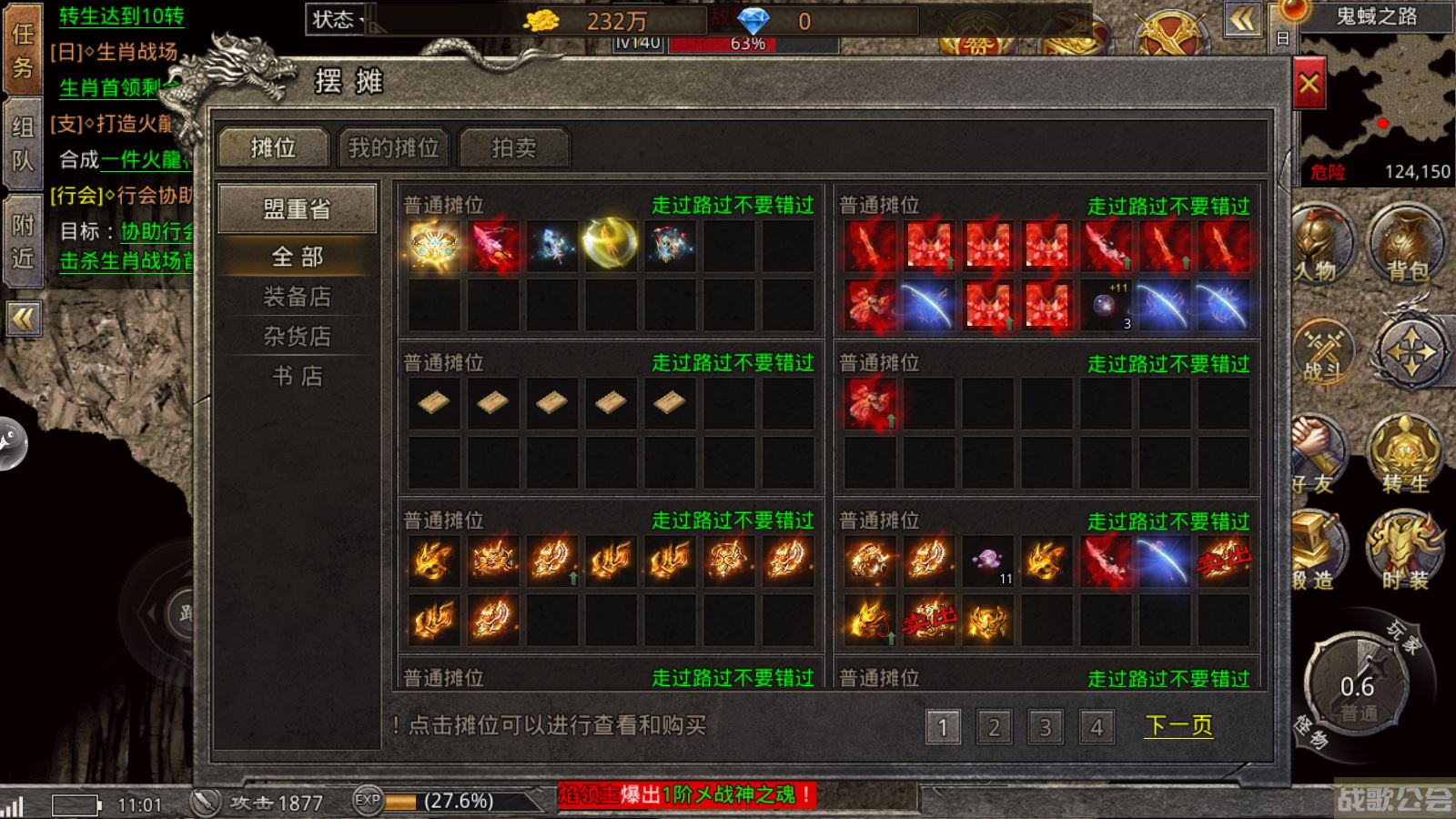Collapse the left quest panel arrow
The height and width of the screenshot is (819, 1456).
click(x=23, y=318)
